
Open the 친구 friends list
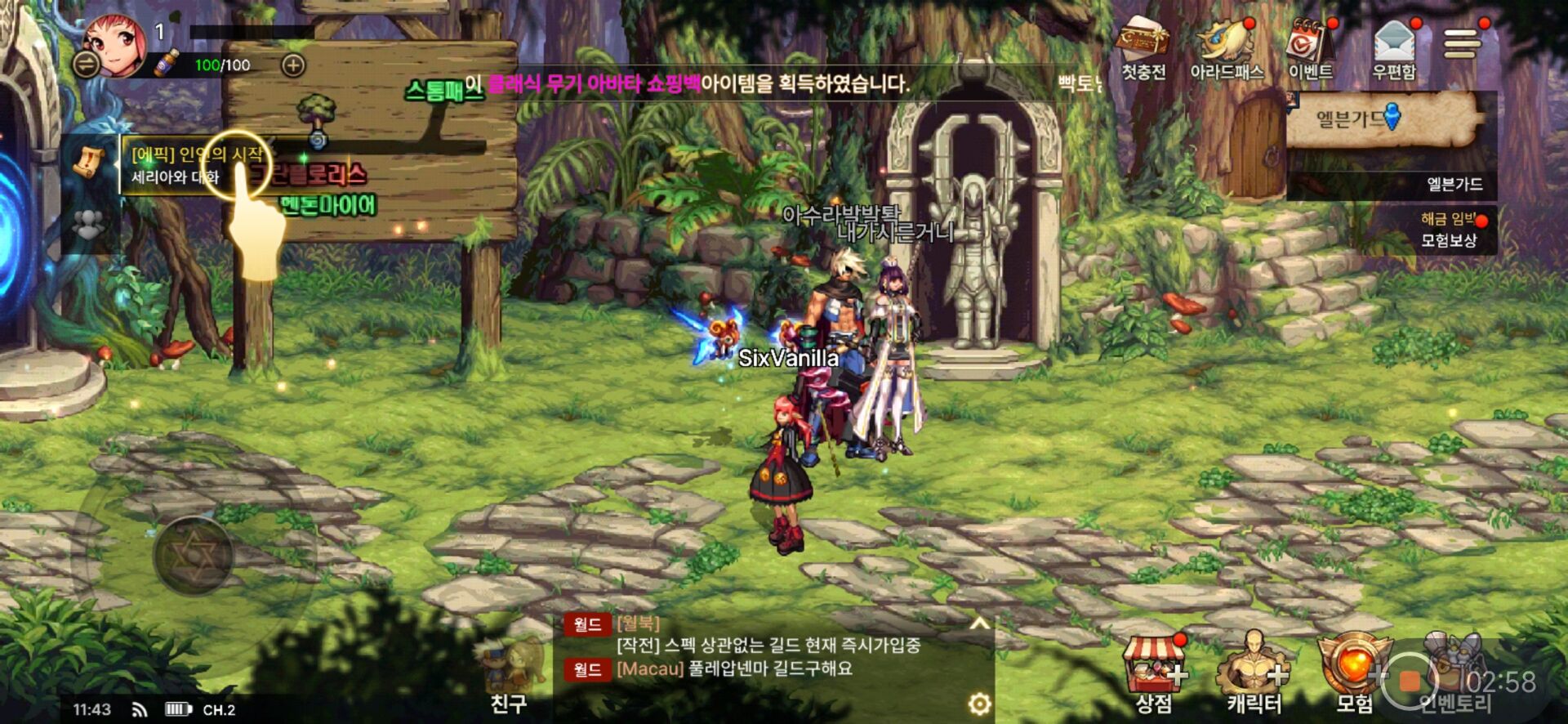pyautogui.click(x=509, y=680)
